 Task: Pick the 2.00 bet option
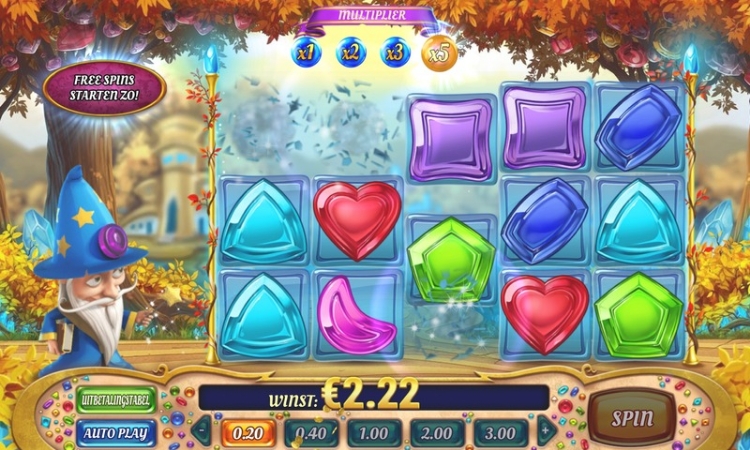439,433
